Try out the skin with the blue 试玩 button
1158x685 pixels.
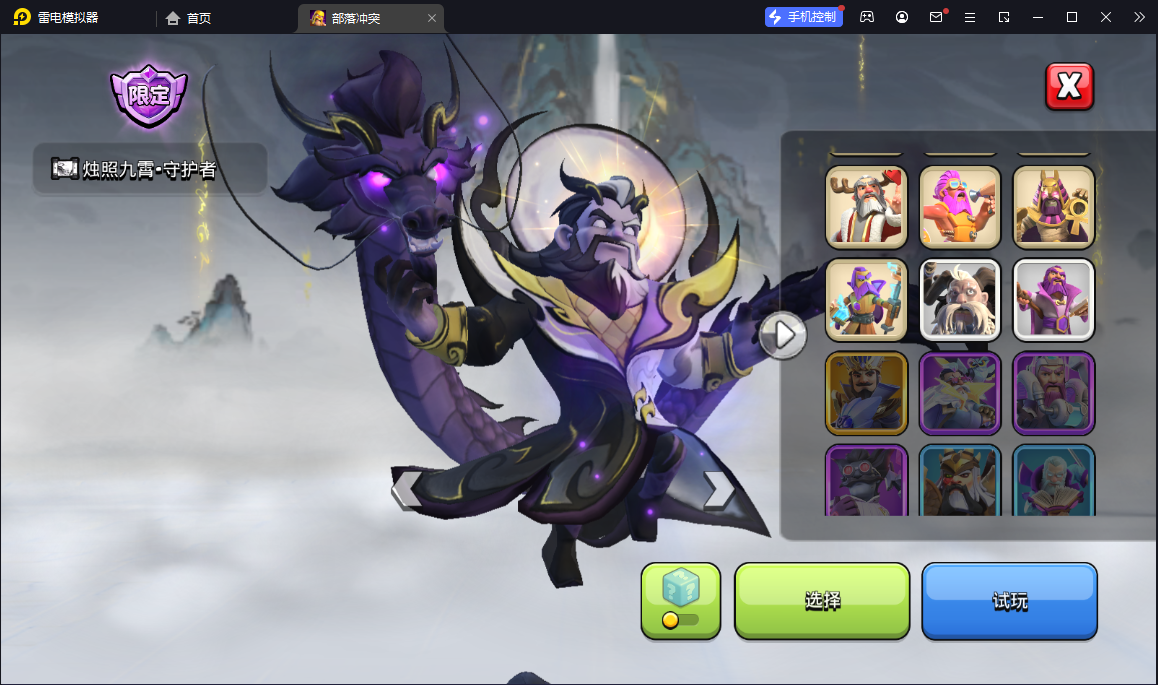click(1009, 601)
